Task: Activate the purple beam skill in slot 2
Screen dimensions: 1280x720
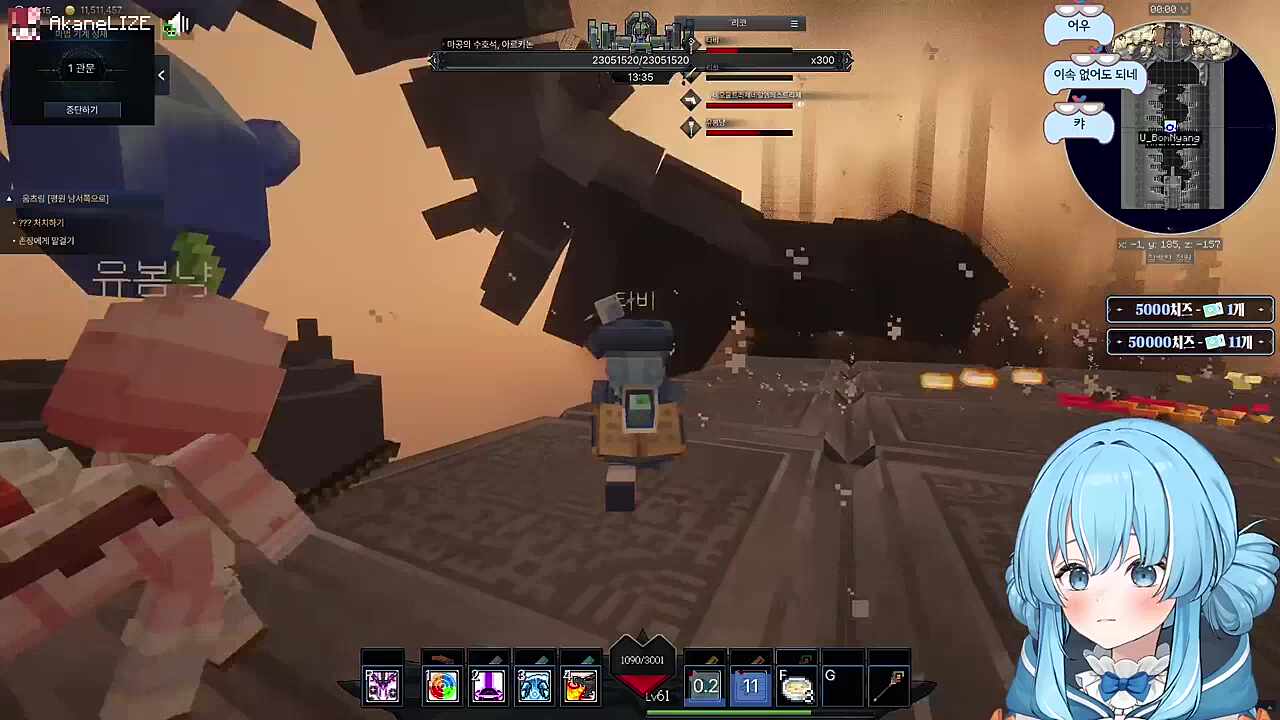Action: pyautogui.click(x=488, y=685)
